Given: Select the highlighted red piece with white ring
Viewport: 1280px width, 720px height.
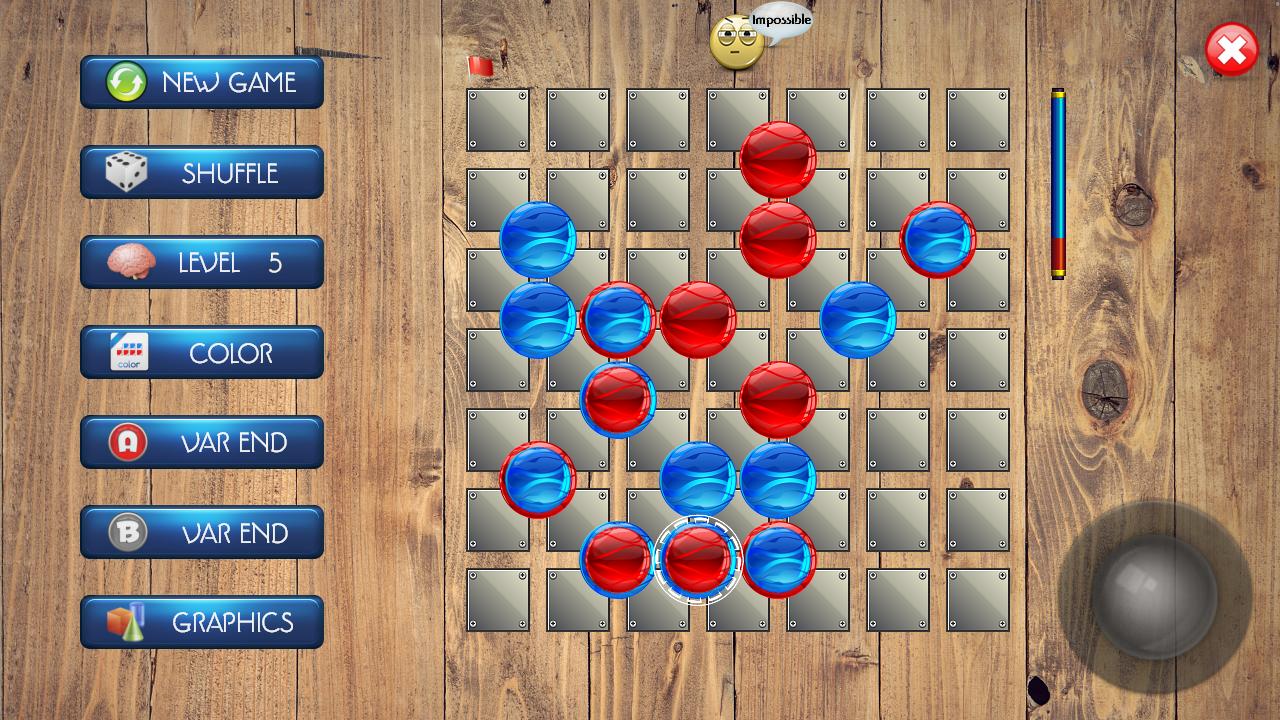Looking at the screenshot, I should pyautogui.click(x=698, y=559).
